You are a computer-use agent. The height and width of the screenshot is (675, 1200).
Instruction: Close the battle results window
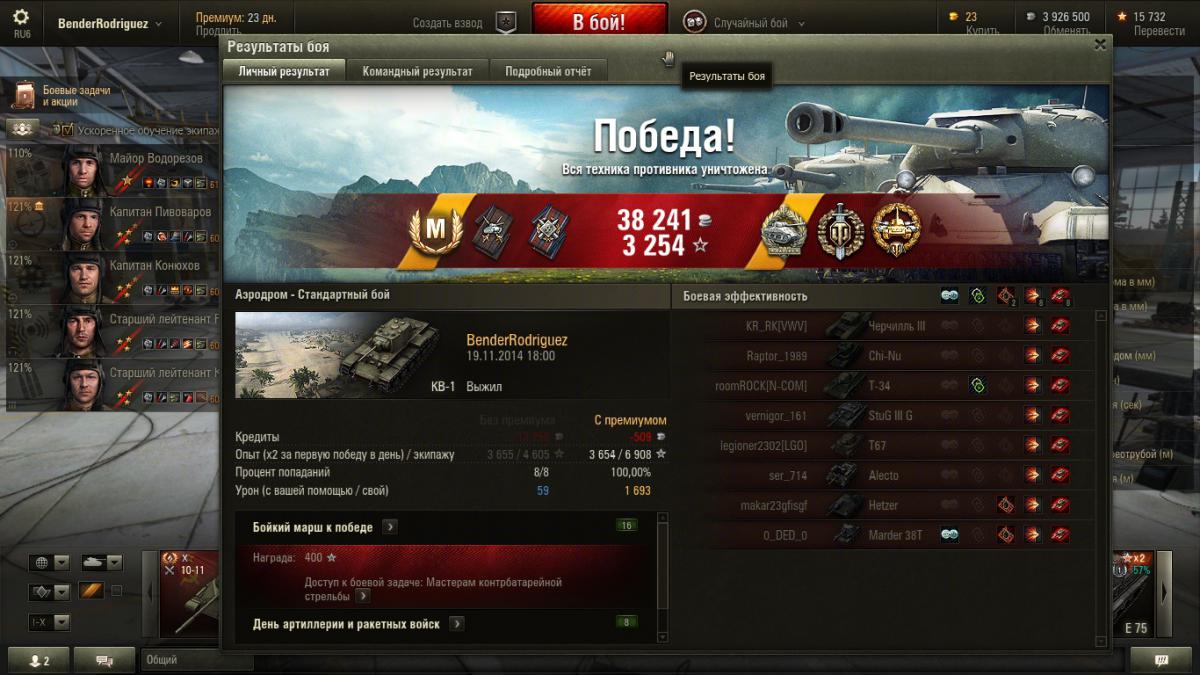point(1100,45)
